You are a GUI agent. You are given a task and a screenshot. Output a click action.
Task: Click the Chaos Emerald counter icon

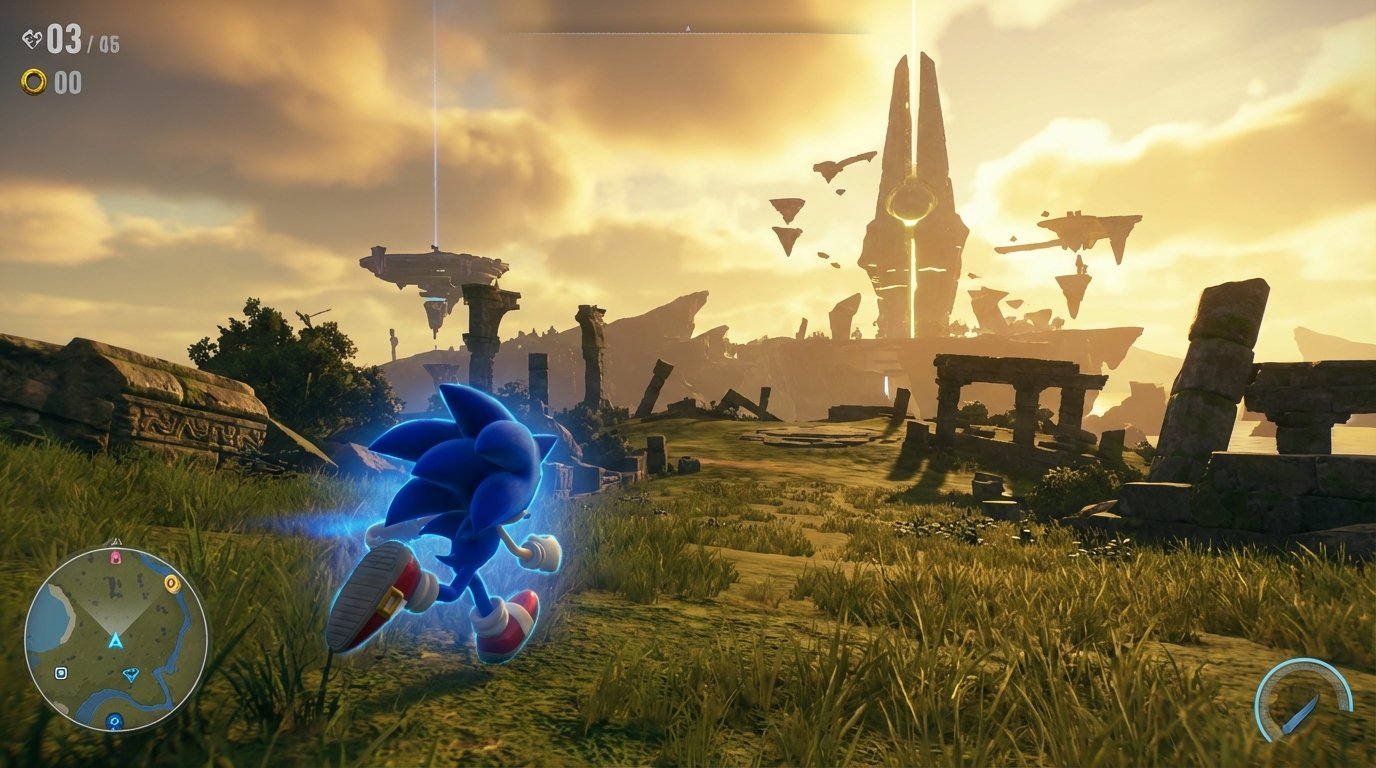click(32, 37)
